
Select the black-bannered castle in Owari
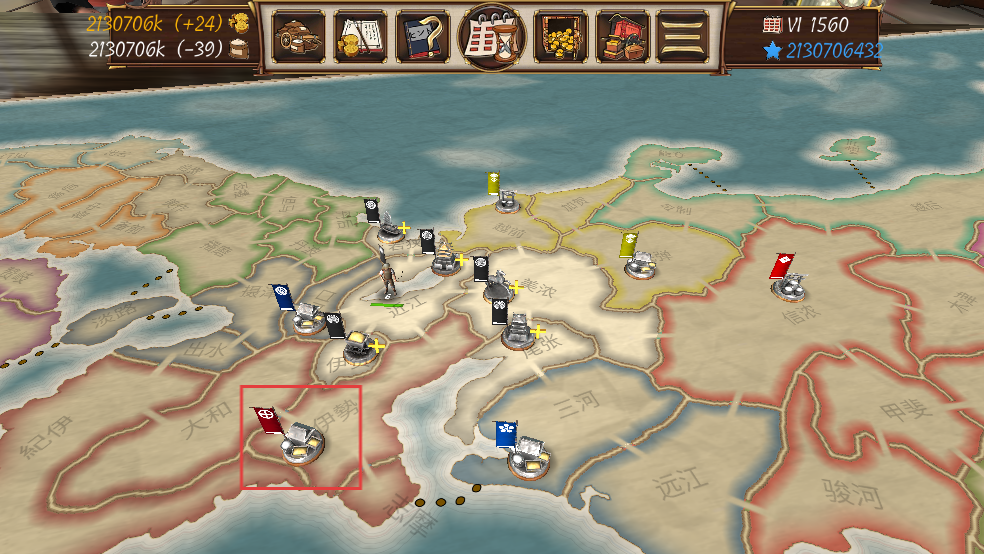[518, 332]
